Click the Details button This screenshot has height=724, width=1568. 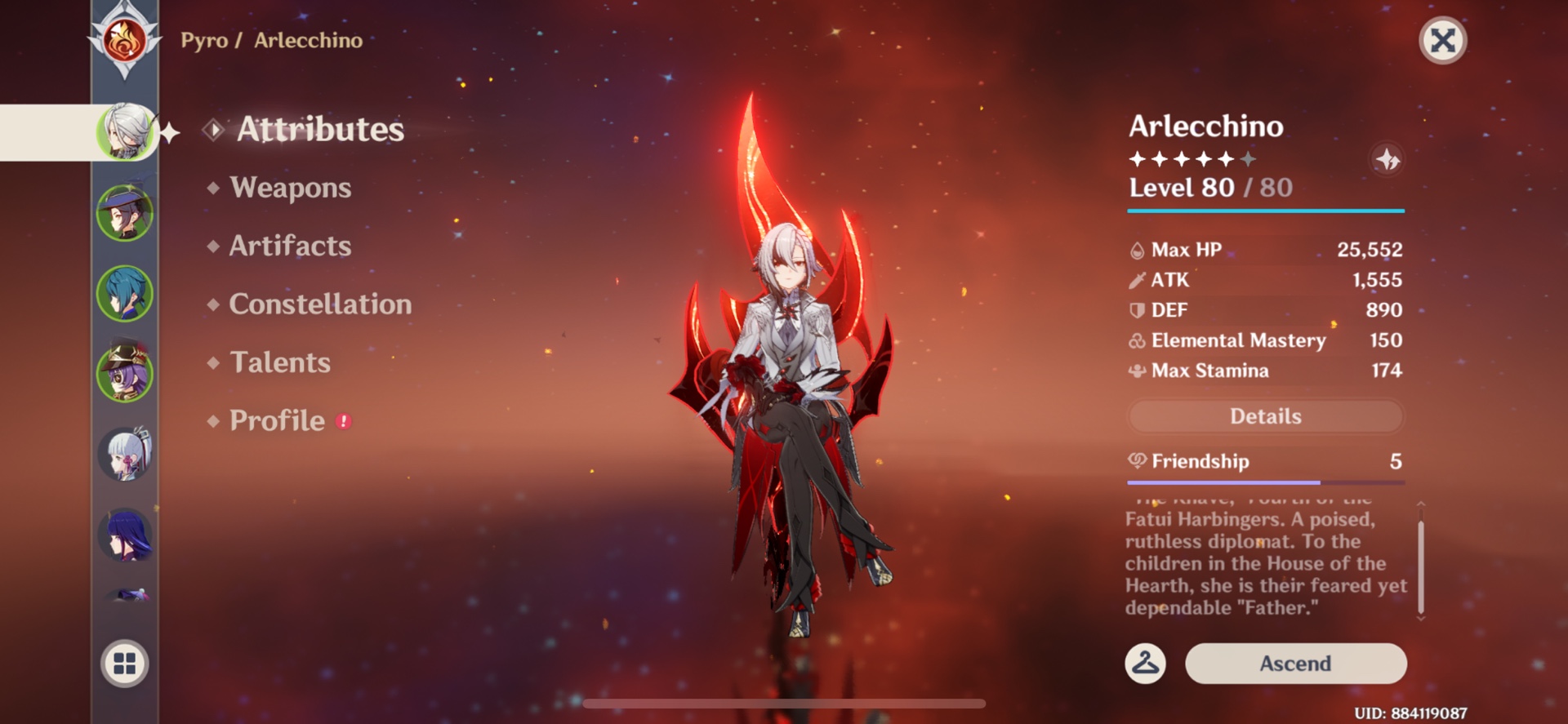coord(1264,416)
